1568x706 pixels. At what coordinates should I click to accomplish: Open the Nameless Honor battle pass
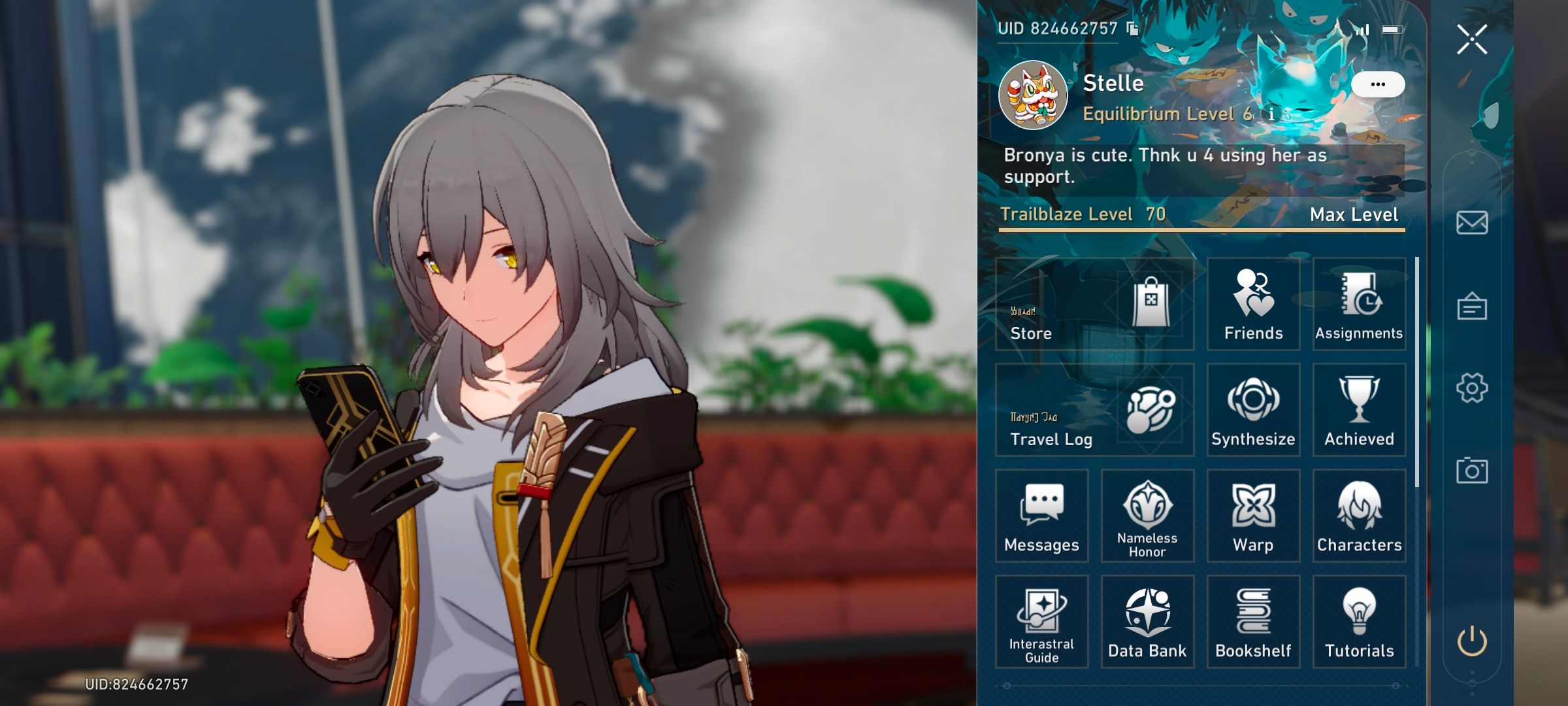(1147, 516)
